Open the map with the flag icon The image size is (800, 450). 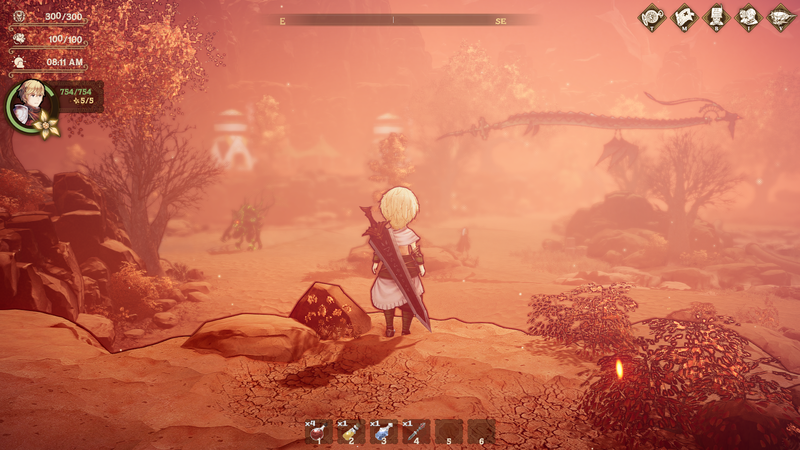(x=685, y=17)
